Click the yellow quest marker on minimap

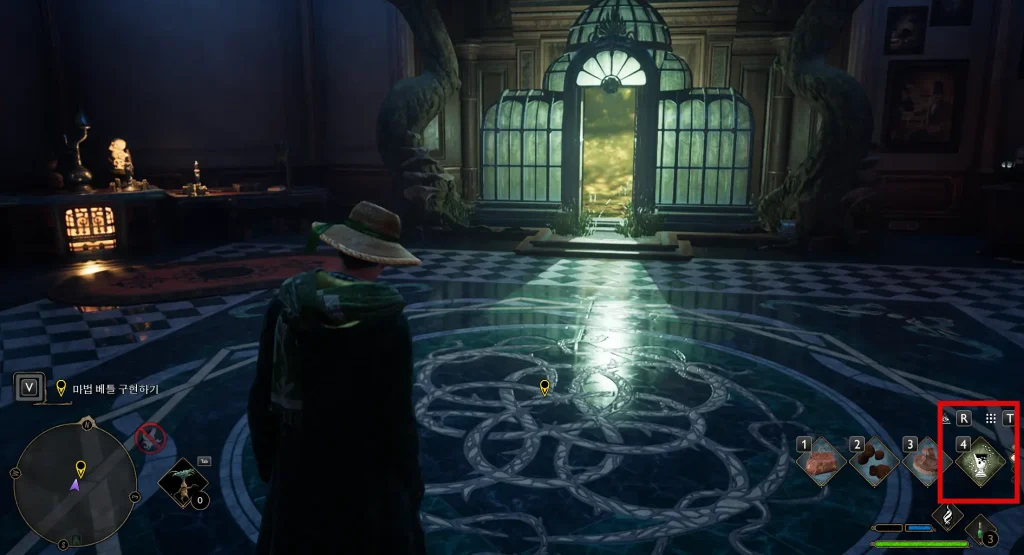pyautogui.click(x=80, y=467)
